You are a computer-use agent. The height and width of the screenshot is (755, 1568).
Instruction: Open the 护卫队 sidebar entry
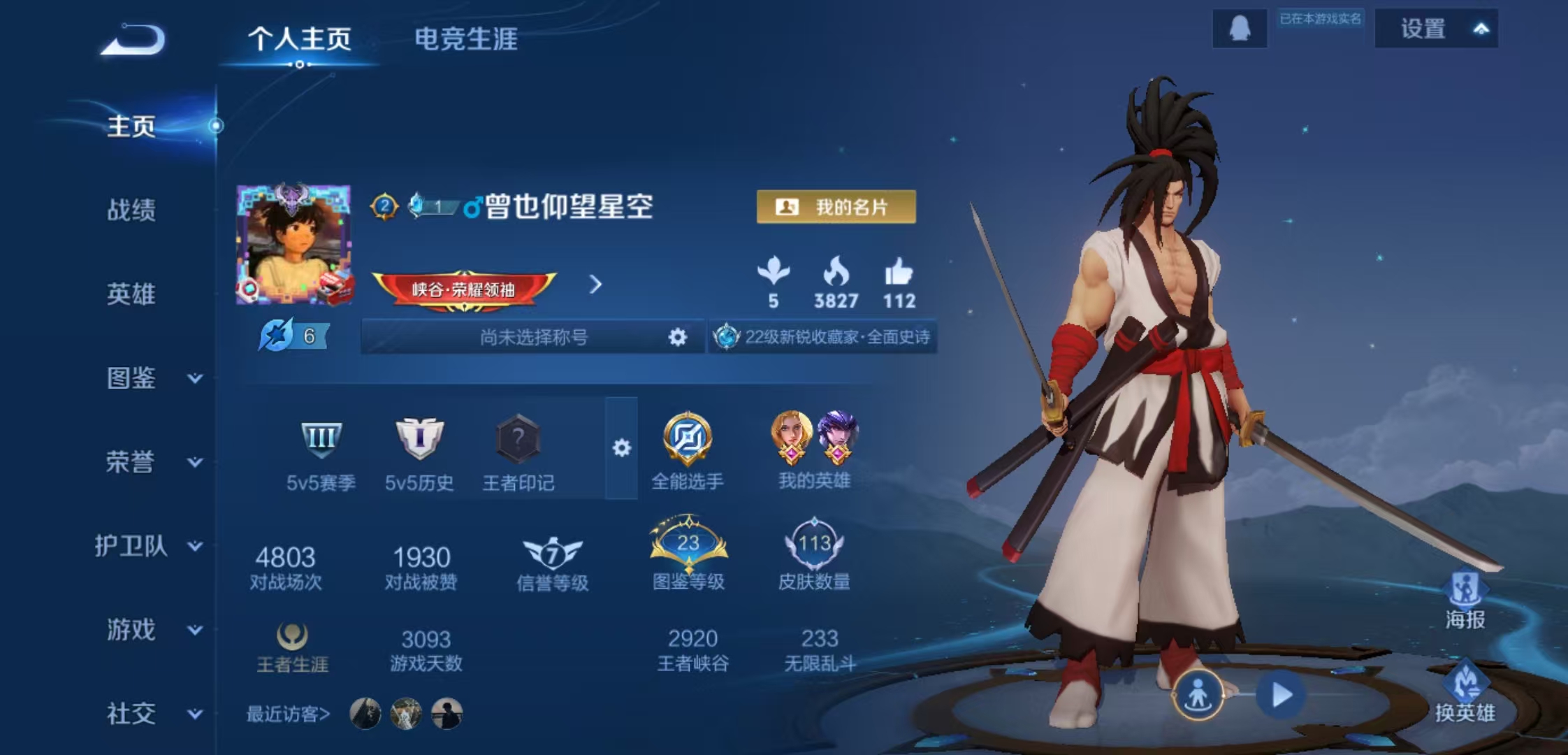pyautogui.click(x=148, y=546)
